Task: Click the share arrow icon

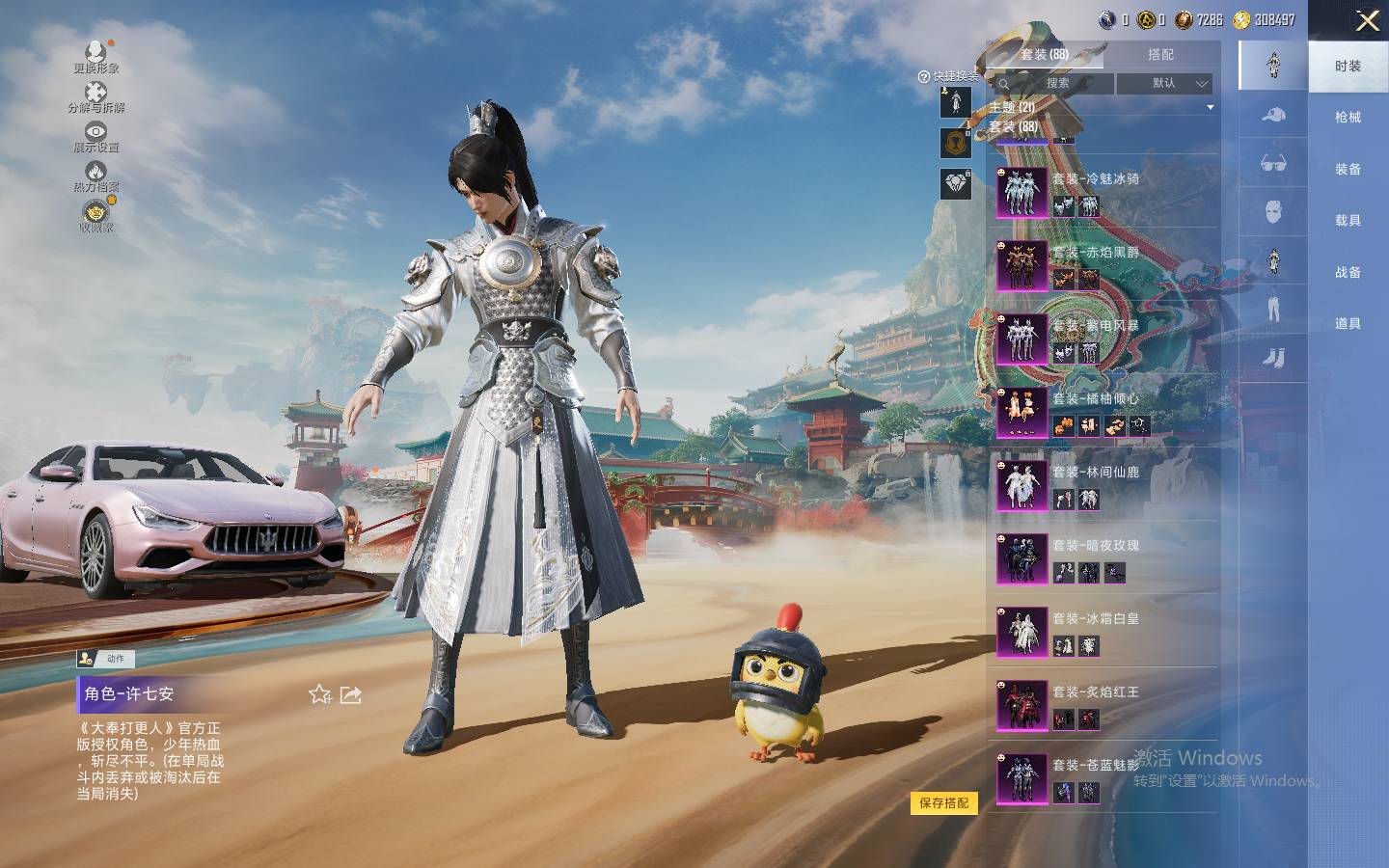Action: (351, 694)
